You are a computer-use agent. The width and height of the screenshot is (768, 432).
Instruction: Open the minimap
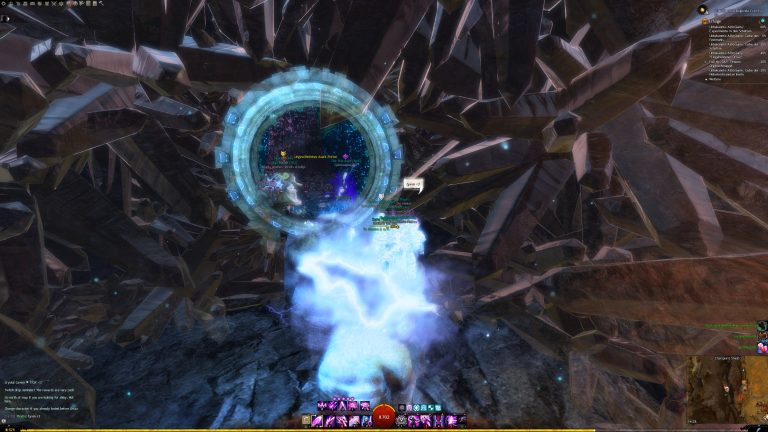pos(726,387)
